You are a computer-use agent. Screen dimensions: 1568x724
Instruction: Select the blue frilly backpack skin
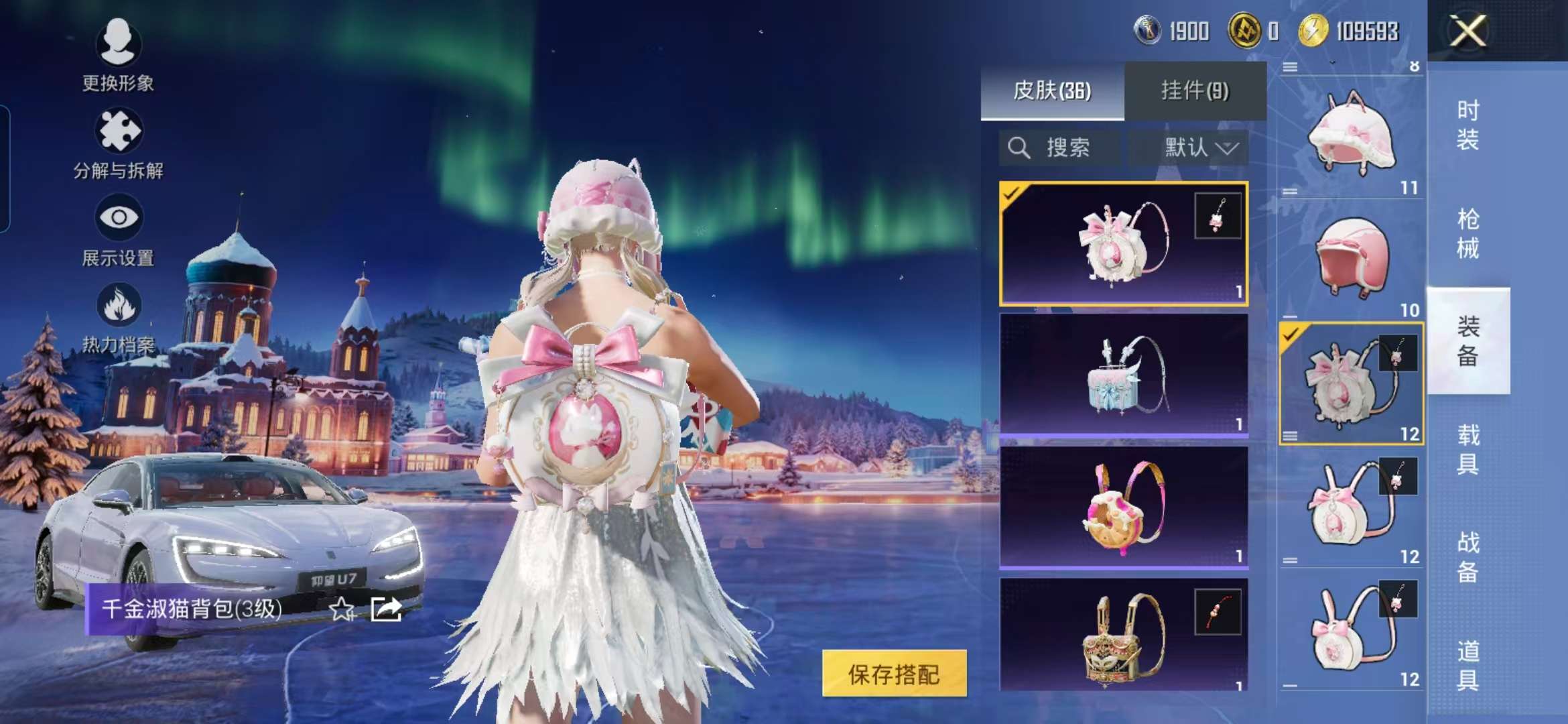tap(1123, 375)
